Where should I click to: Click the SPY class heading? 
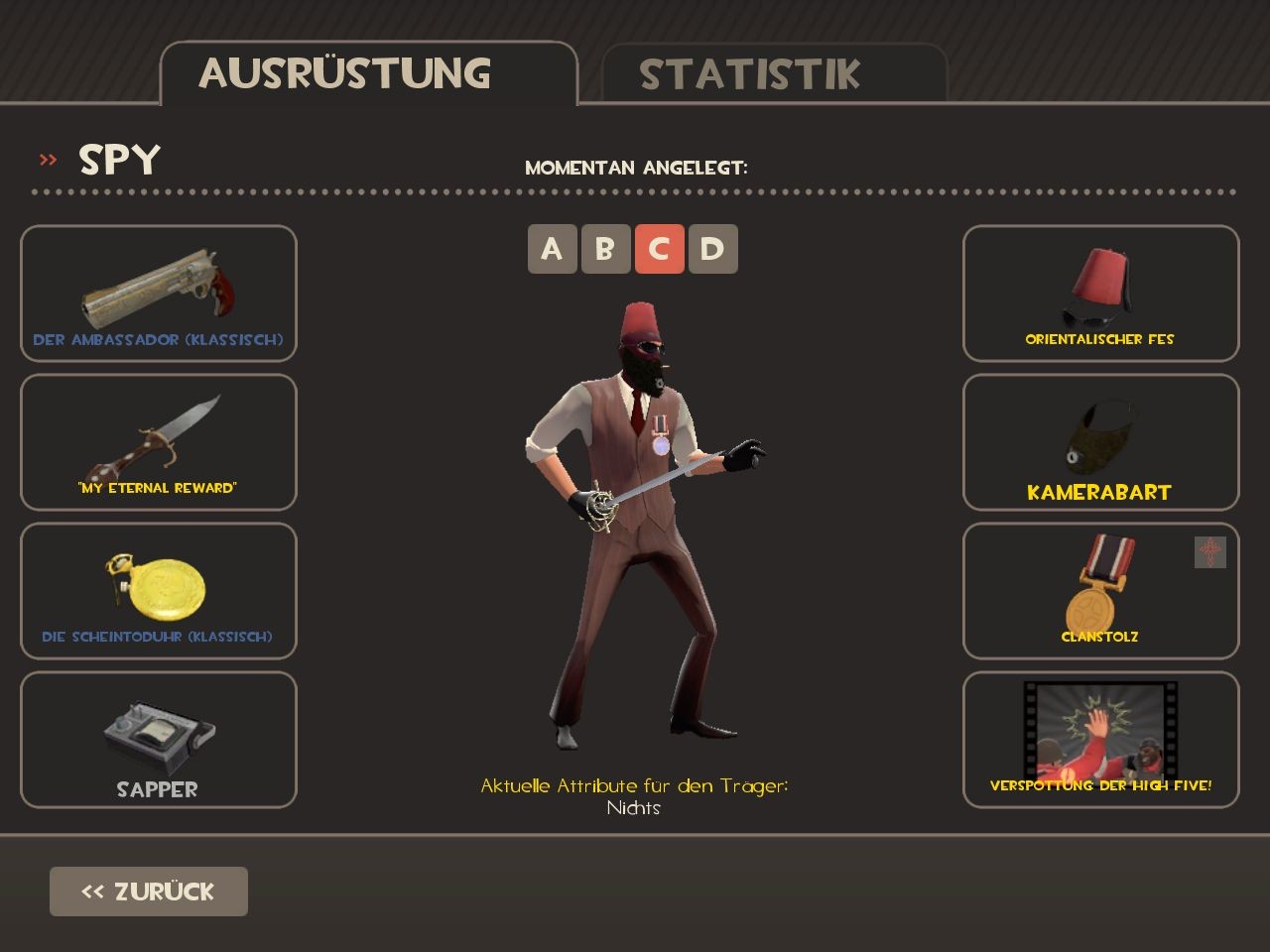tap(117, 158)
